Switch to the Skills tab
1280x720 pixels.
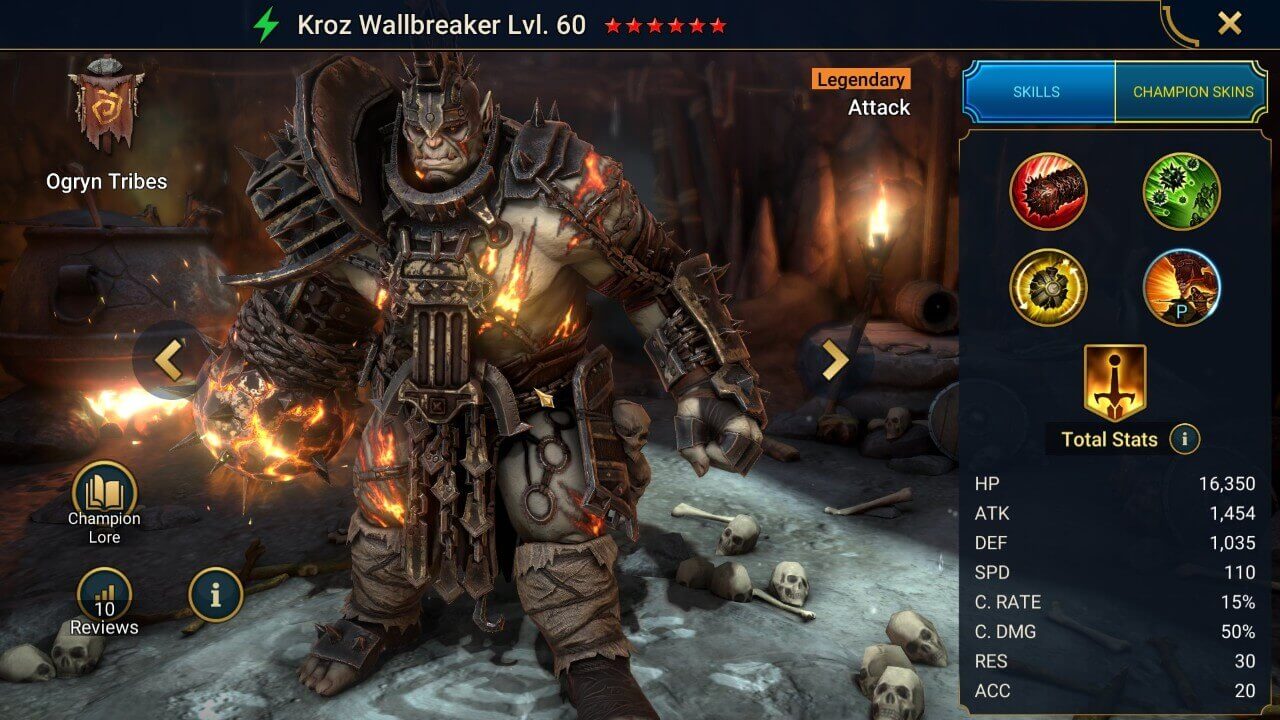coord(1037,90)
